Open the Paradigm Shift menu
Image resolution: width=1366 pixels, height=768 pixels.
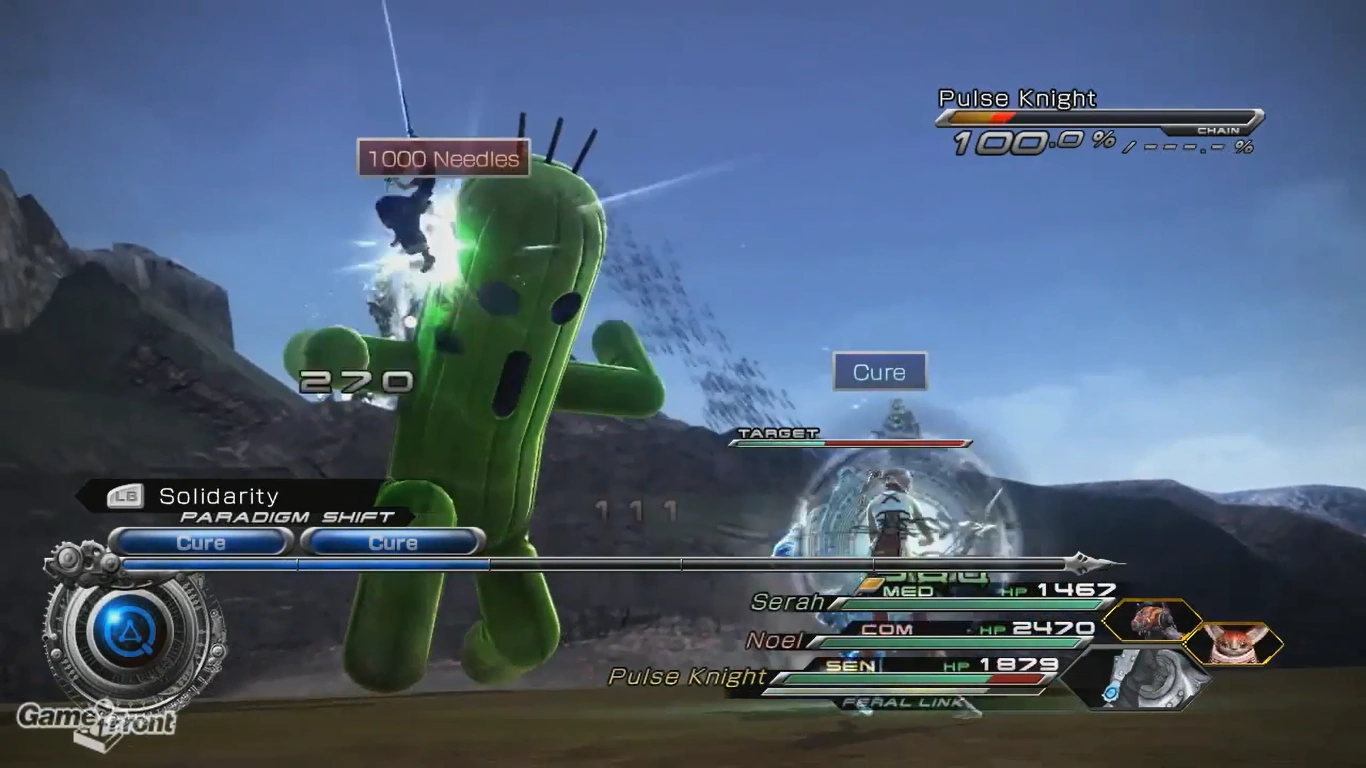point(287,517)
